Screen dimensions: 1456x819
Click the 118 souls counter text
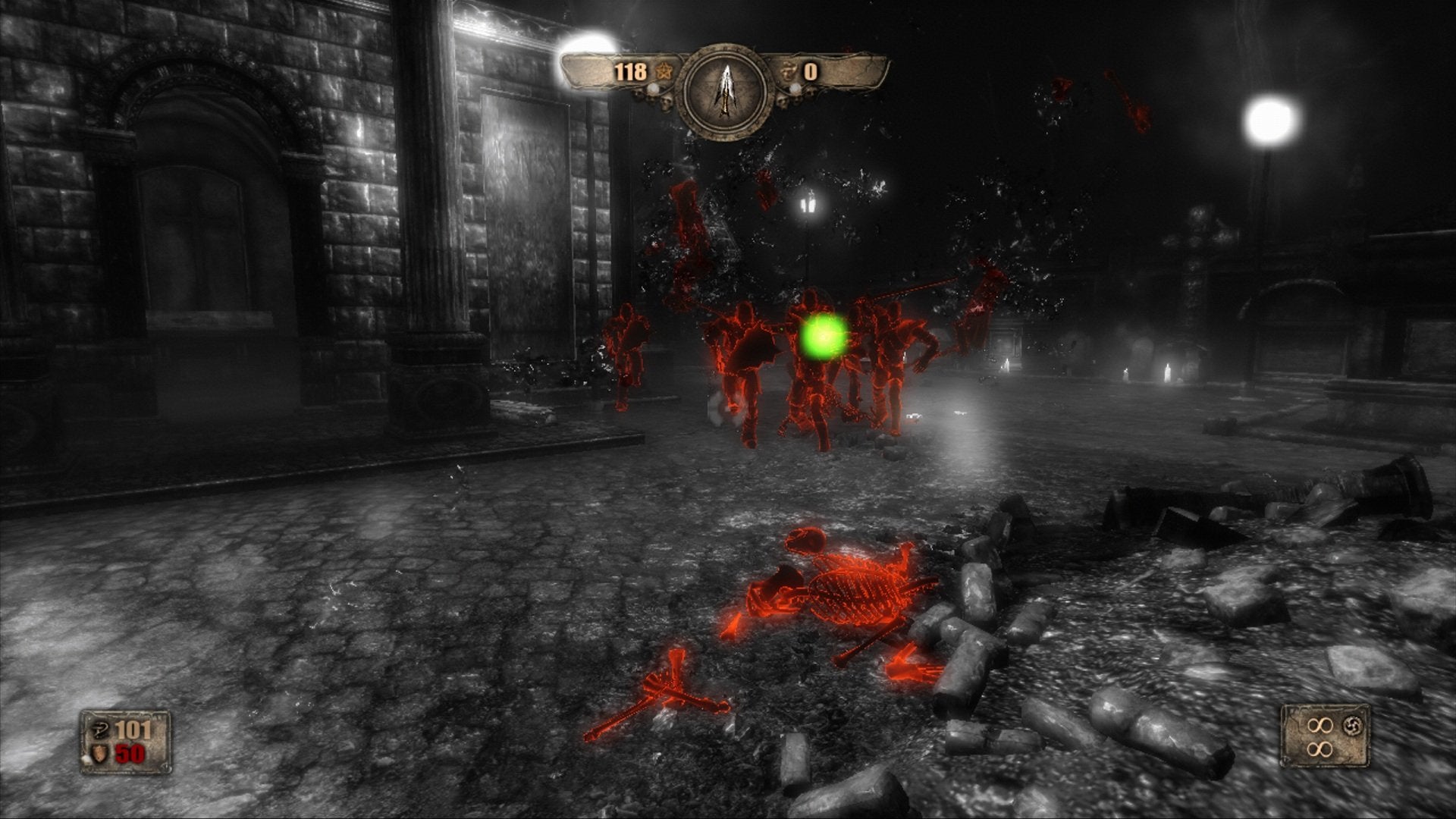pos(629,72)
